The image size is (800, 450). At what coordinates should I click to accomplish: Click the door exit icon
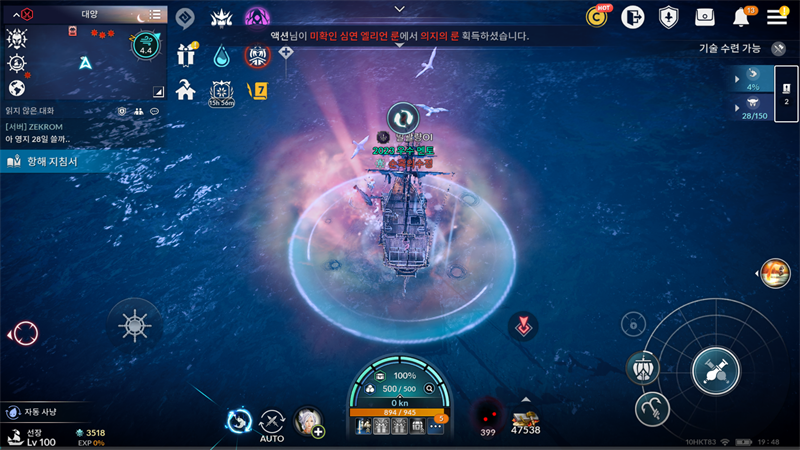pyautogui.click(x=631, y=16)
